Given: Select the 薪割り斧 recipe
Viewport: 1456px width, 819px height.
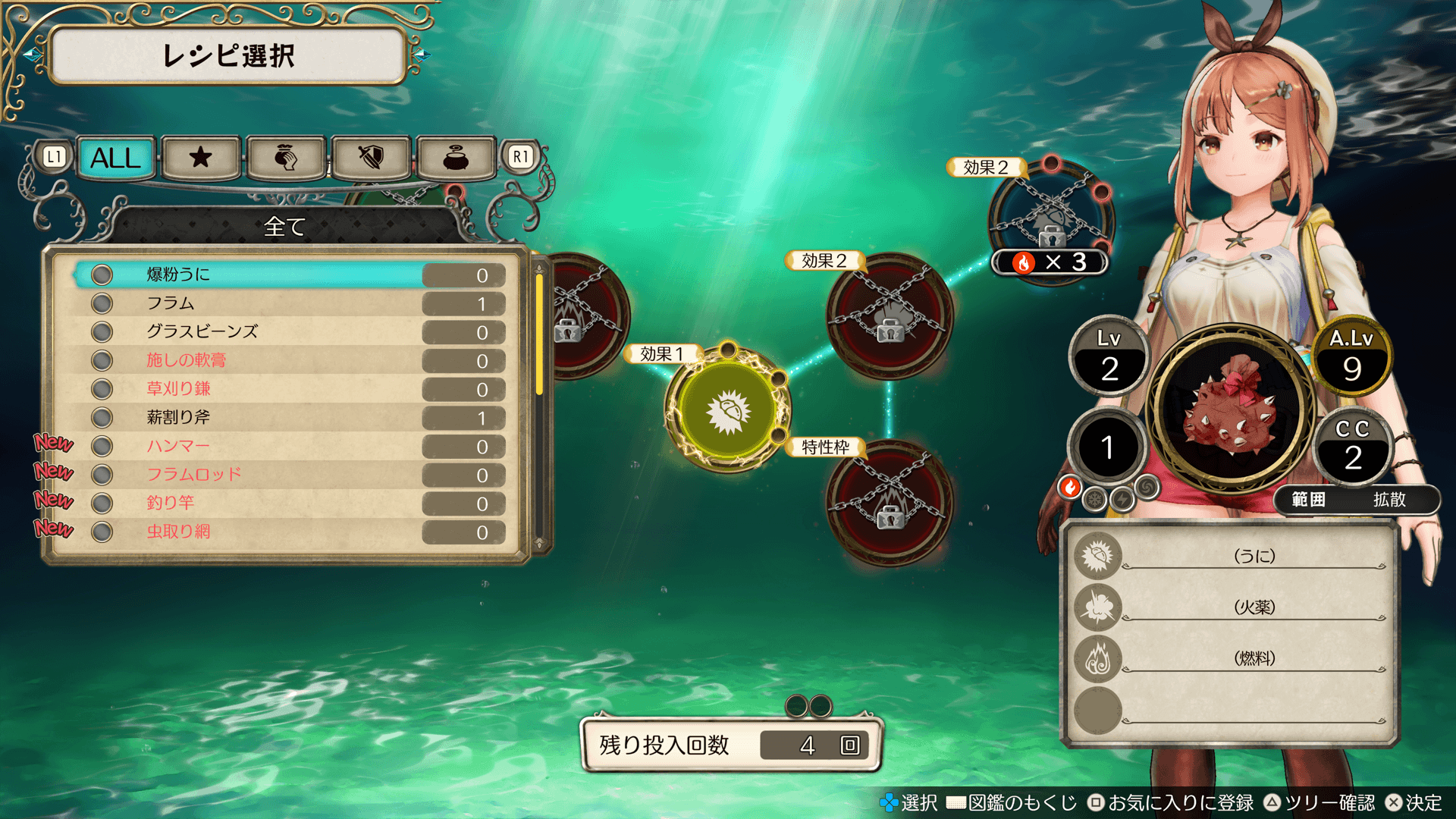Looking at the screenshot, I should pos(288,418).
